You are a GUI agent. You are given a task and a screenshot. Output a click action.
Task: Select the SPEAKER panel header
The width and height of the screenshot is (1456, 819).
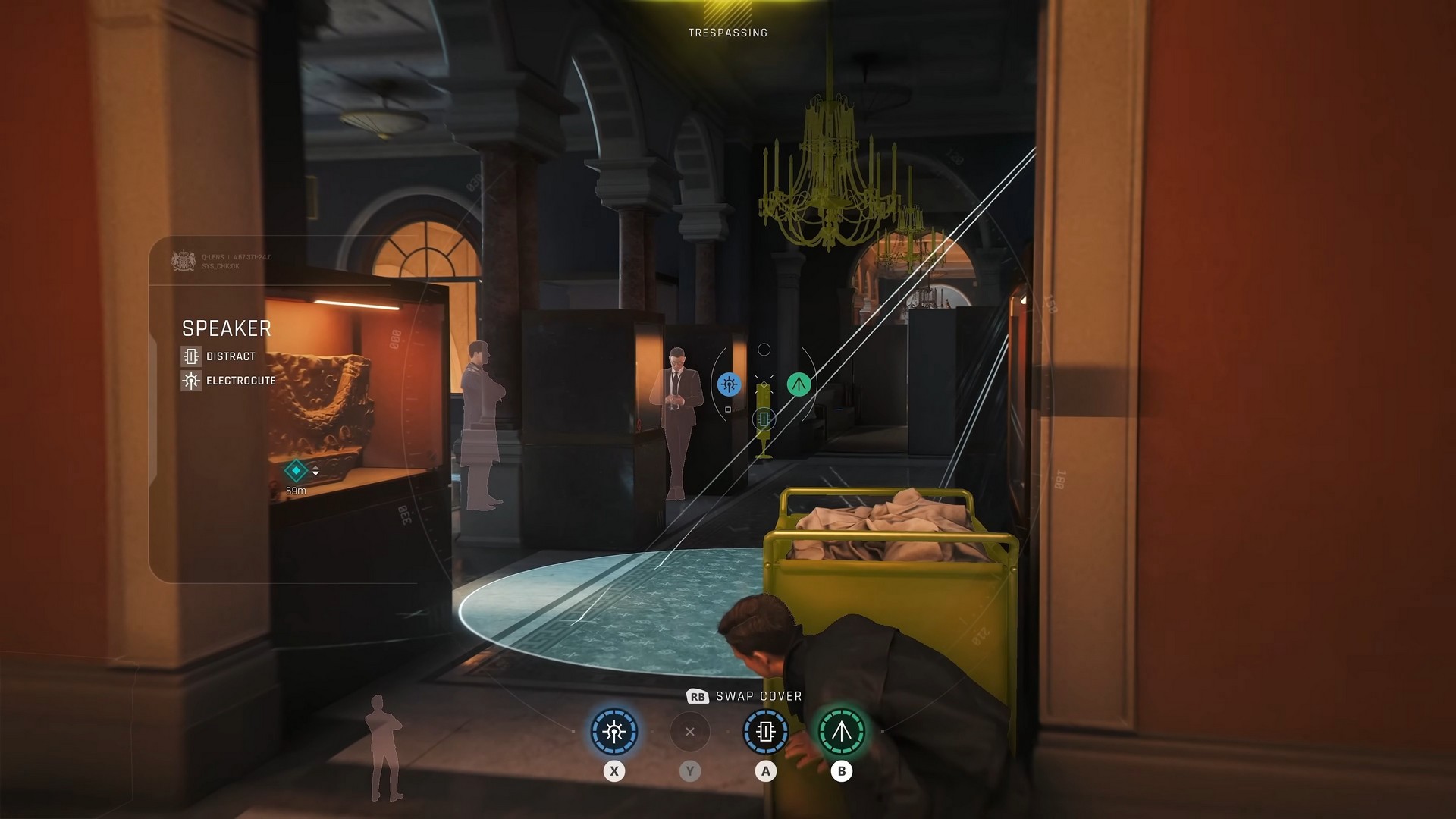pos(227,328)
